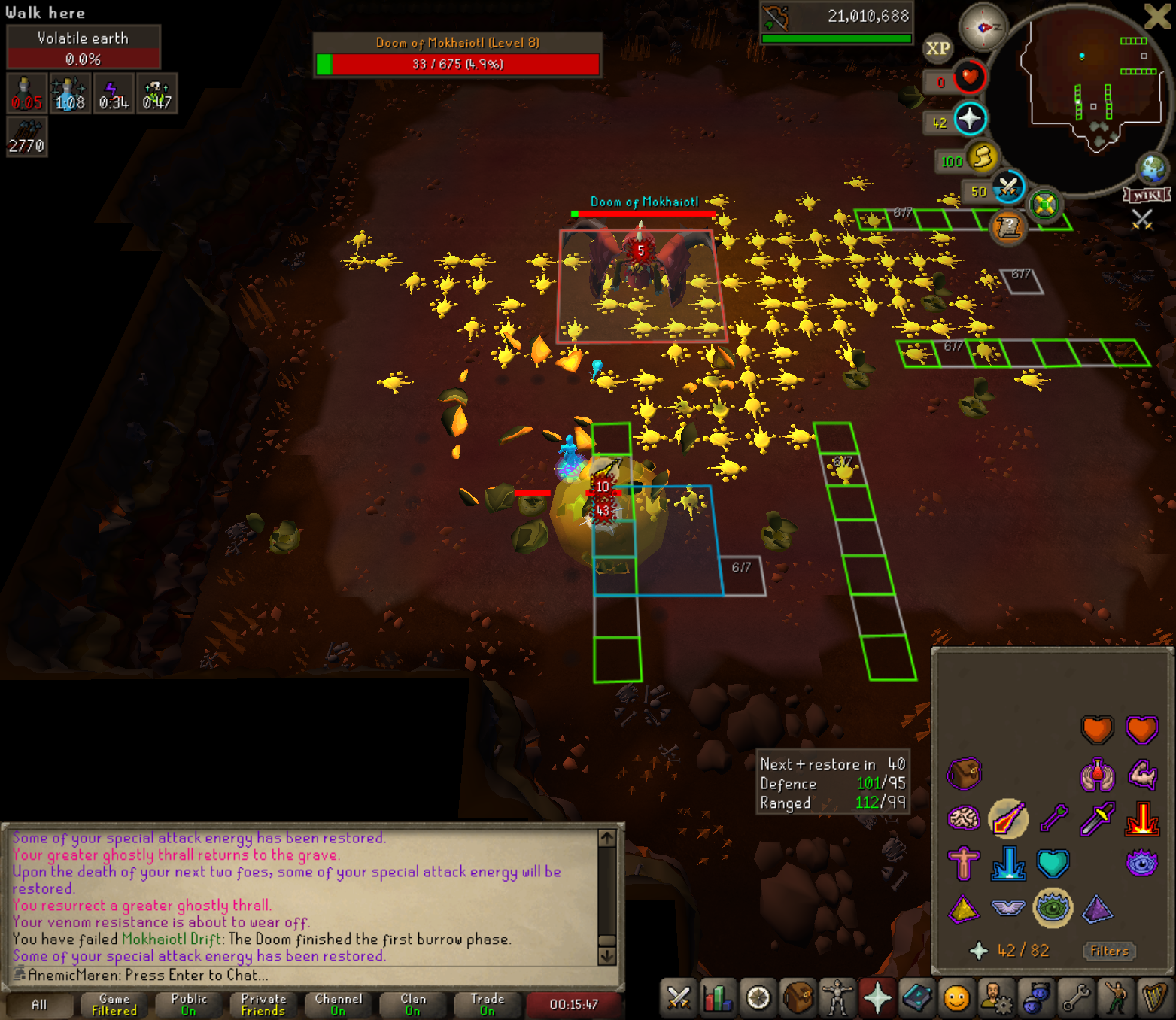The image size is (1176, 1020).
Task: Click the compass to face north
Action: pyautogui.click(x=983, y=28)
